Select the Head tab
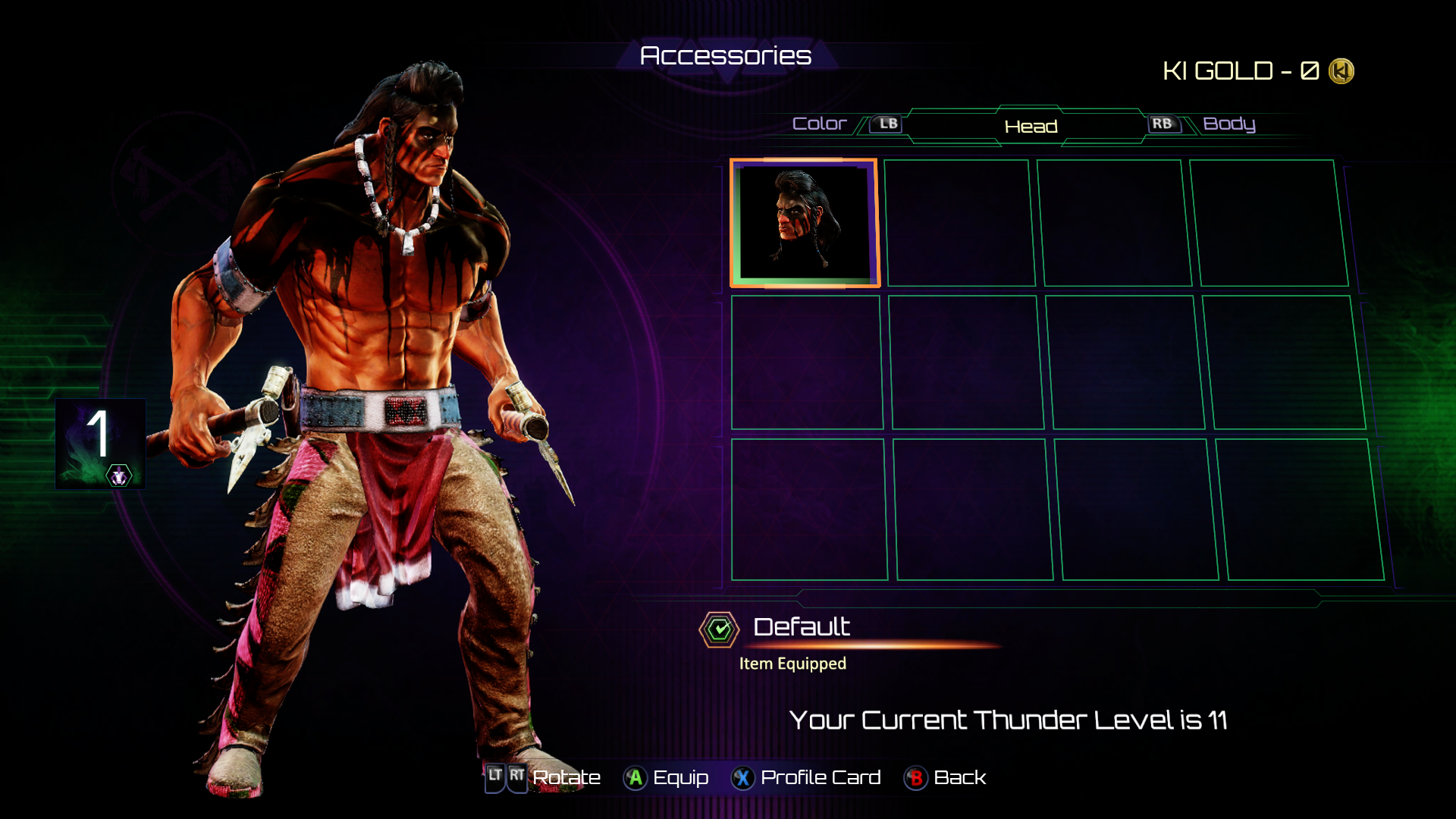1456x819 pixels. [x=1030, y=127]
